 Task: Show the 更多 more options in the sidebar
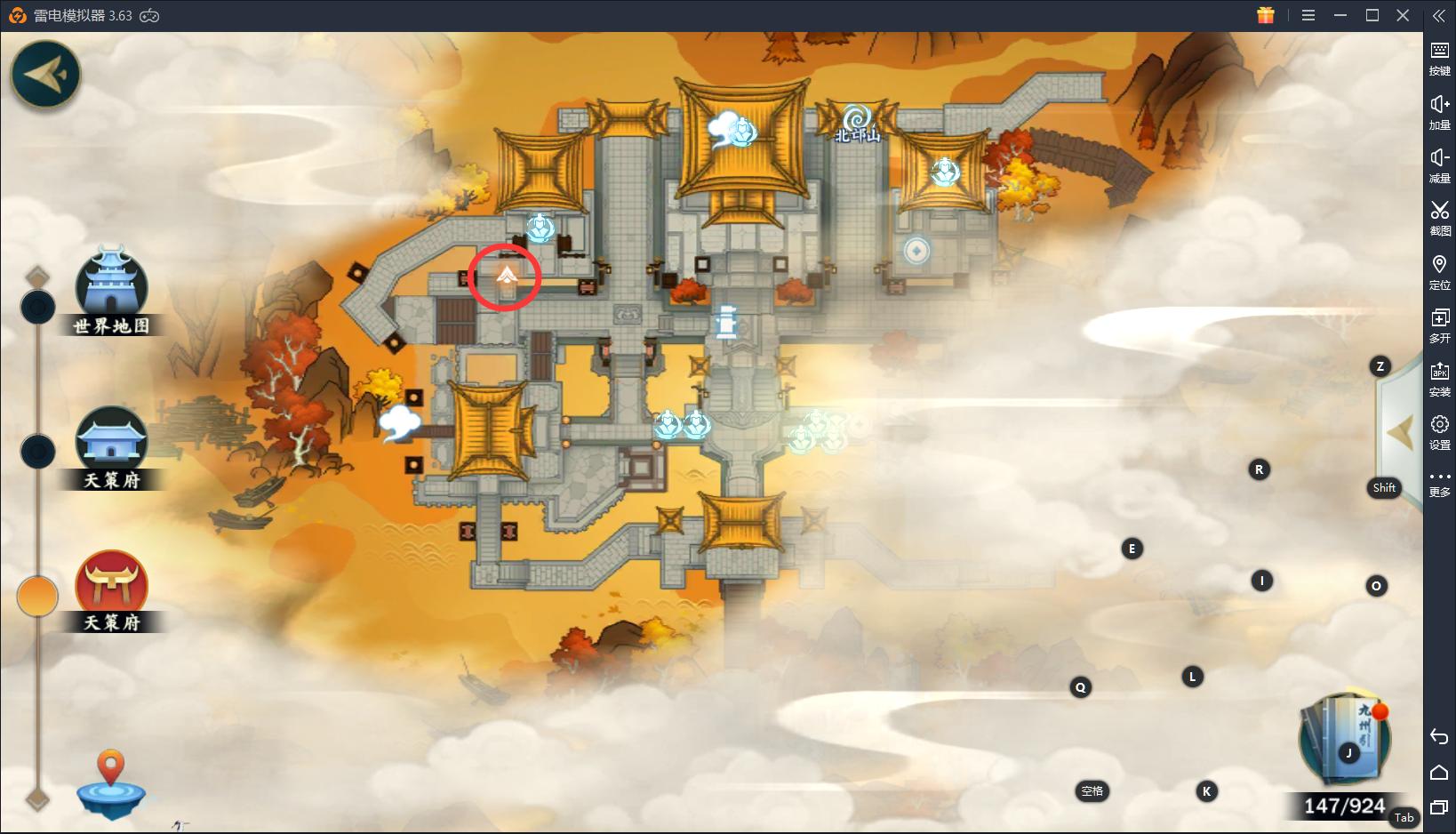1439,483
